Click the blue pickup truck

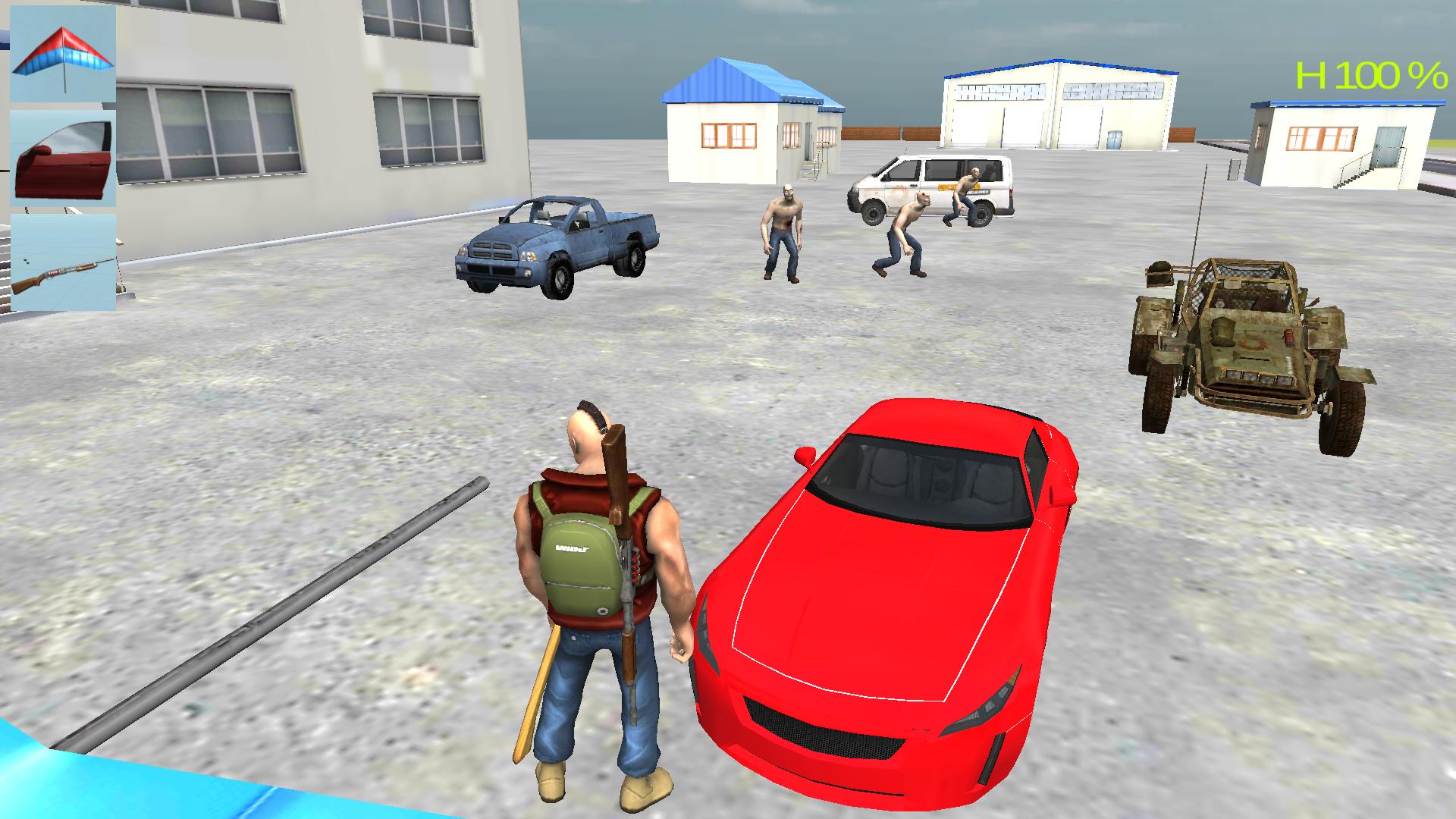[x=554, y=243]
